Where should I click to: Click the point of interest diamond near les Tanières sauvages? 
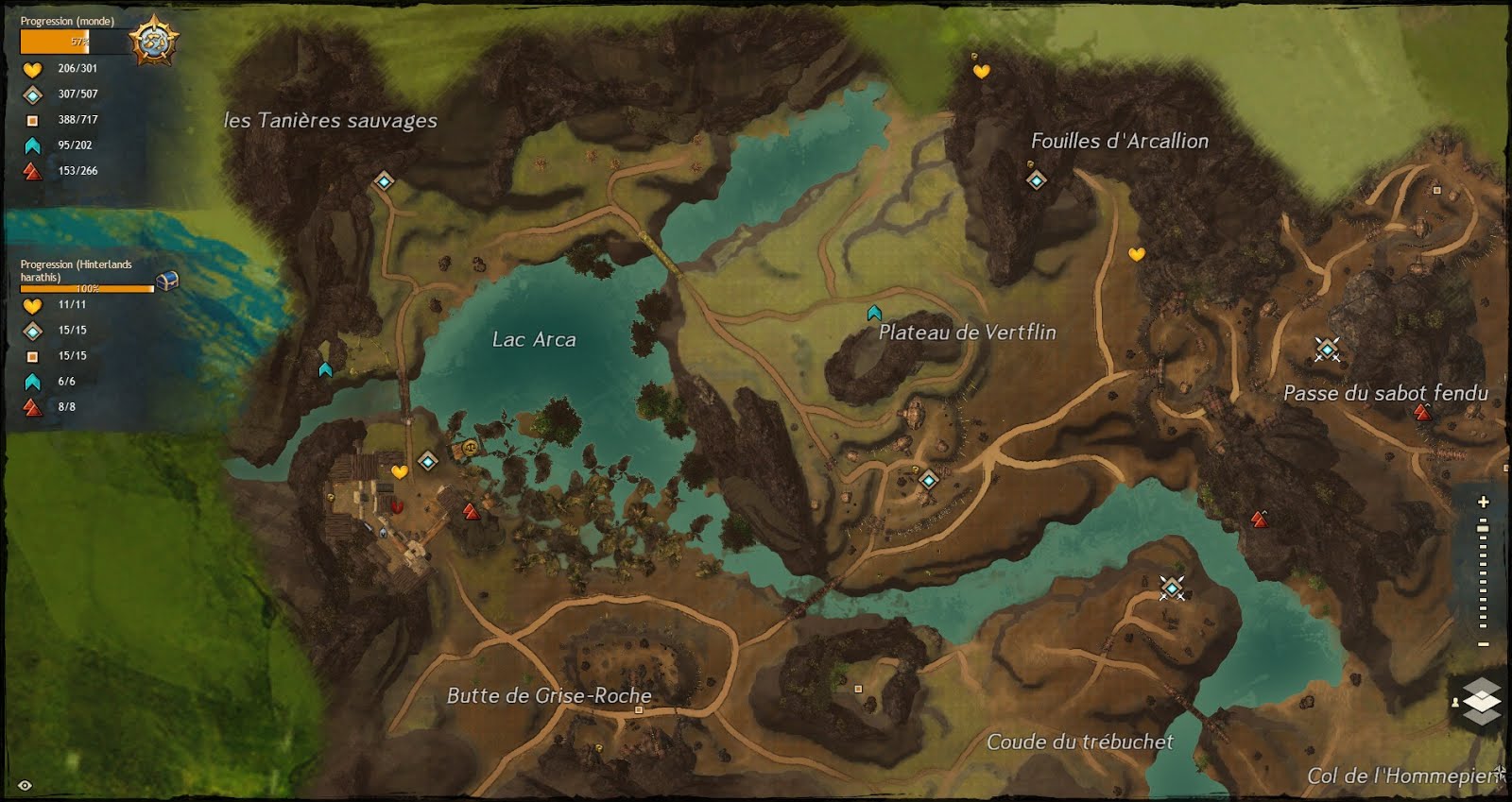(384, 181)
